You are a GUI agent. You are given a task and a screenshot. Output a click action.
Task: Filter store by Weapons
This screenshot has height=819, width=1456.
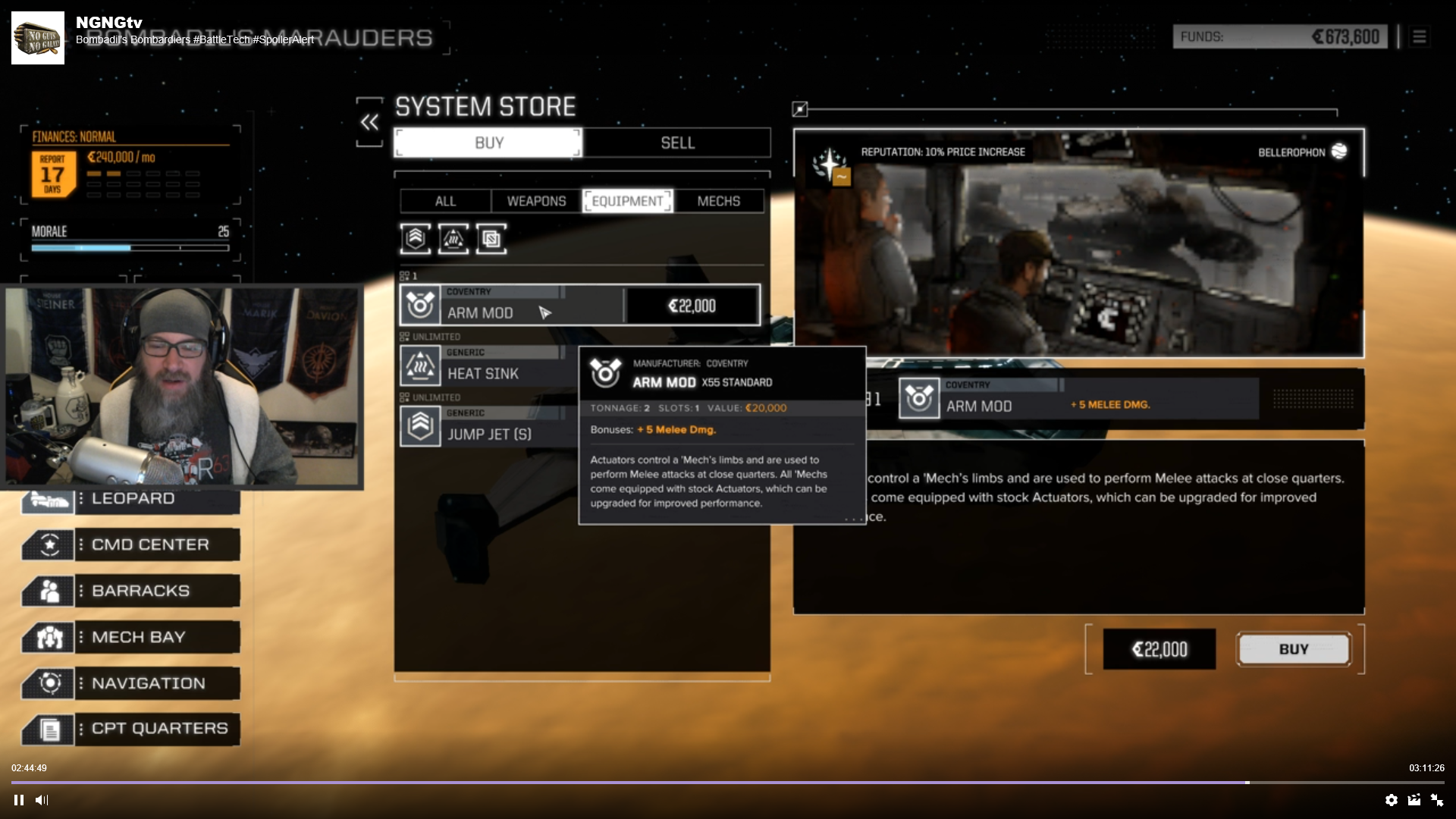536,201
